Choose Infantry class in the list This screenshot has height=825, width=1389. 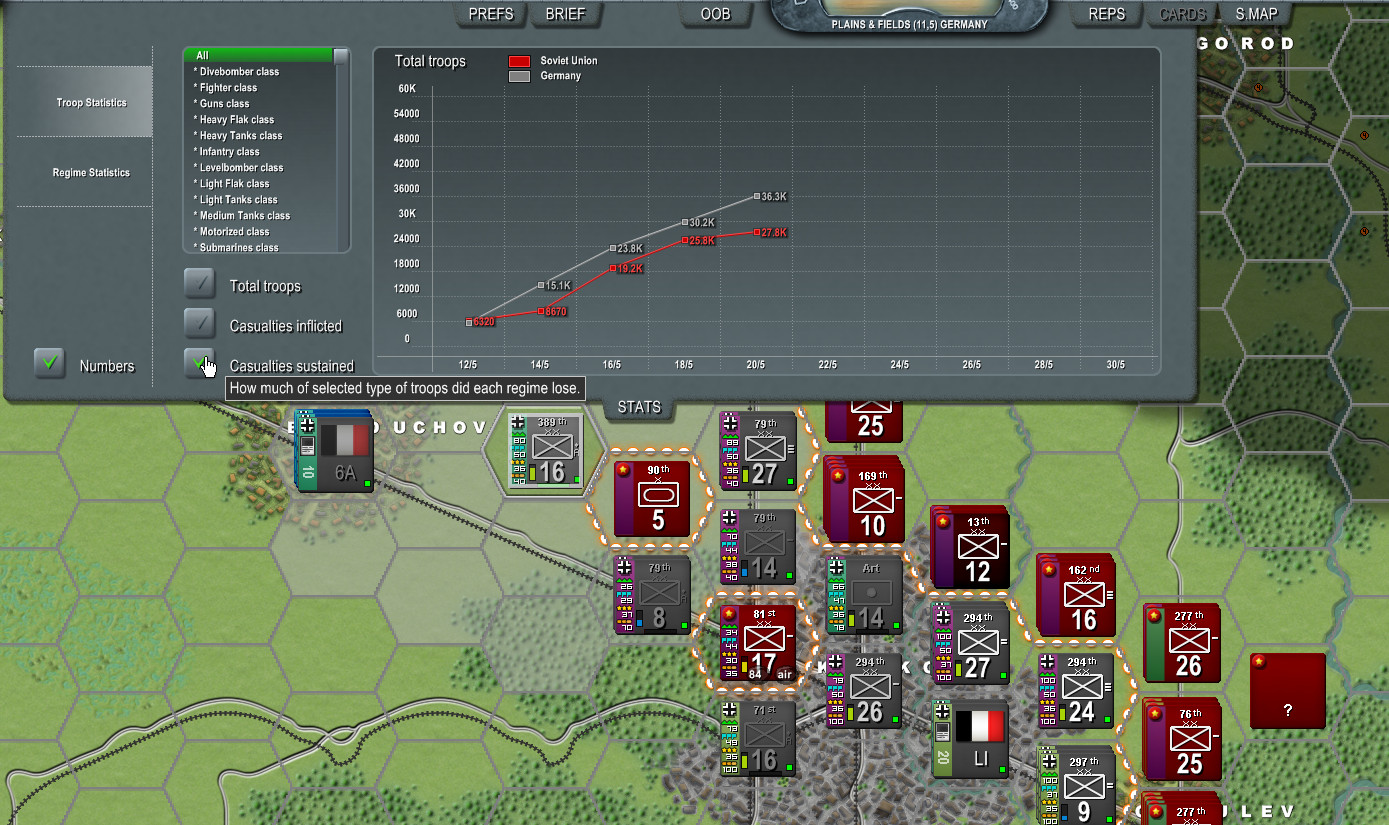point(229,152)
